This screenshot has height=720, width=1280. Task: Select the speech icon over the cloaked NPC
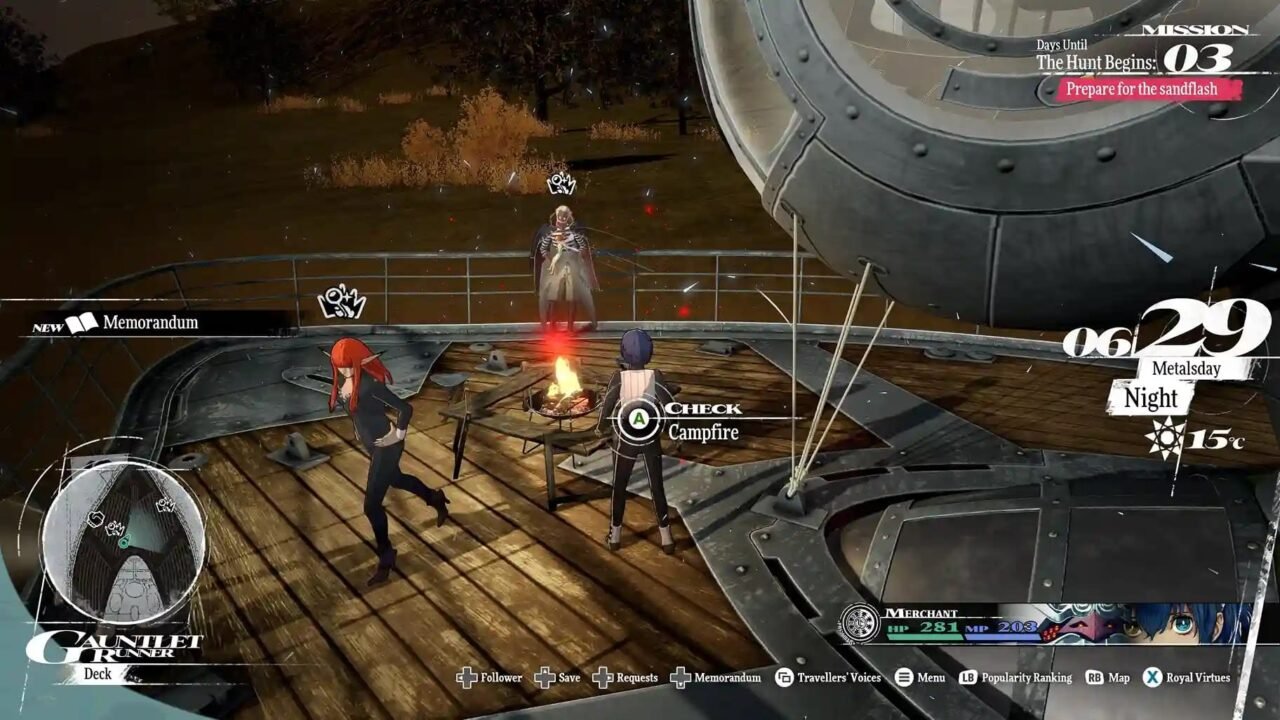tap(563, 181)
